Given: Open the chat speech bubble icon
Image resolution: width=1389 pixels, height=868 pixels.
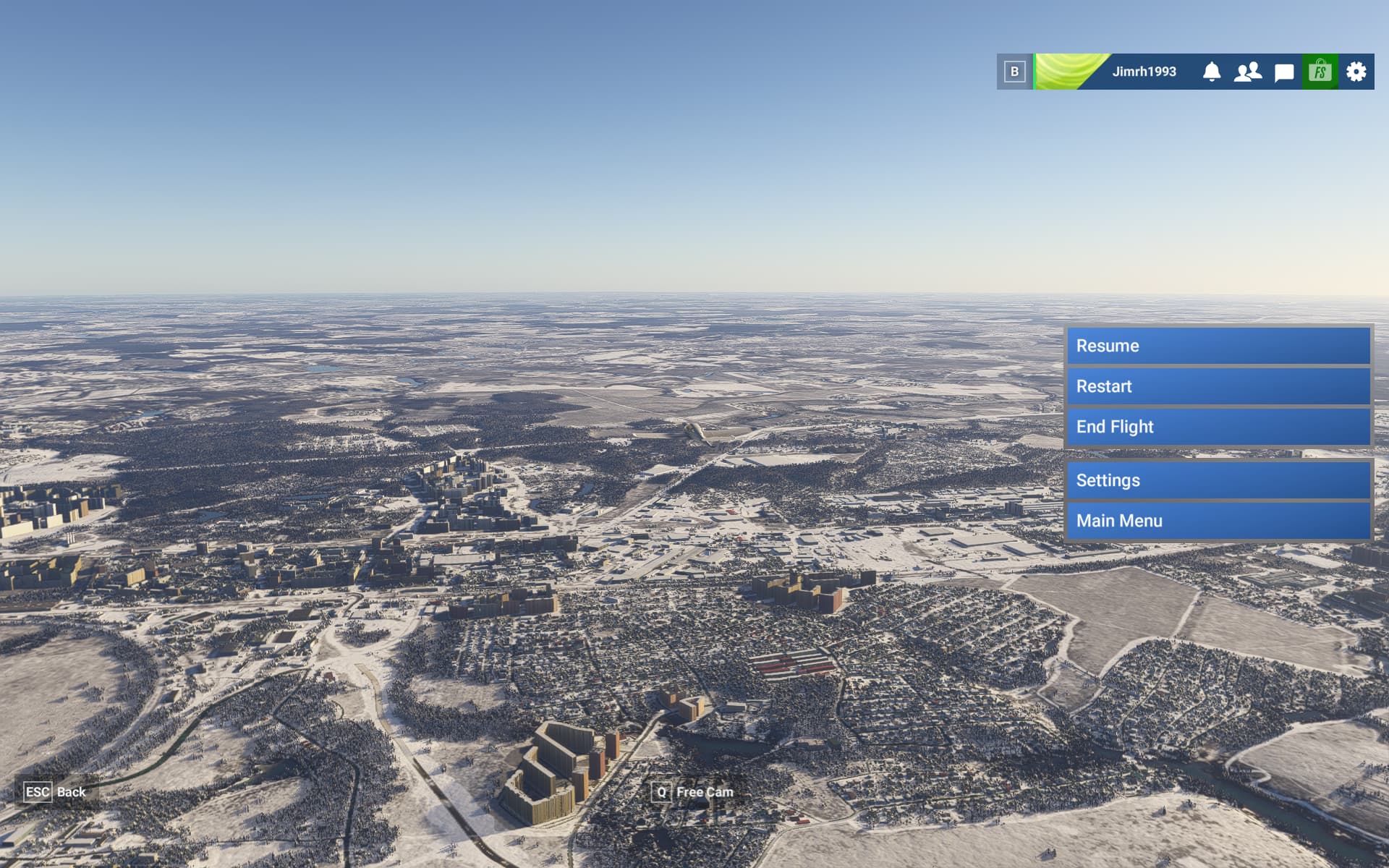Looking at the screenshot, I should pos(1284,72).
